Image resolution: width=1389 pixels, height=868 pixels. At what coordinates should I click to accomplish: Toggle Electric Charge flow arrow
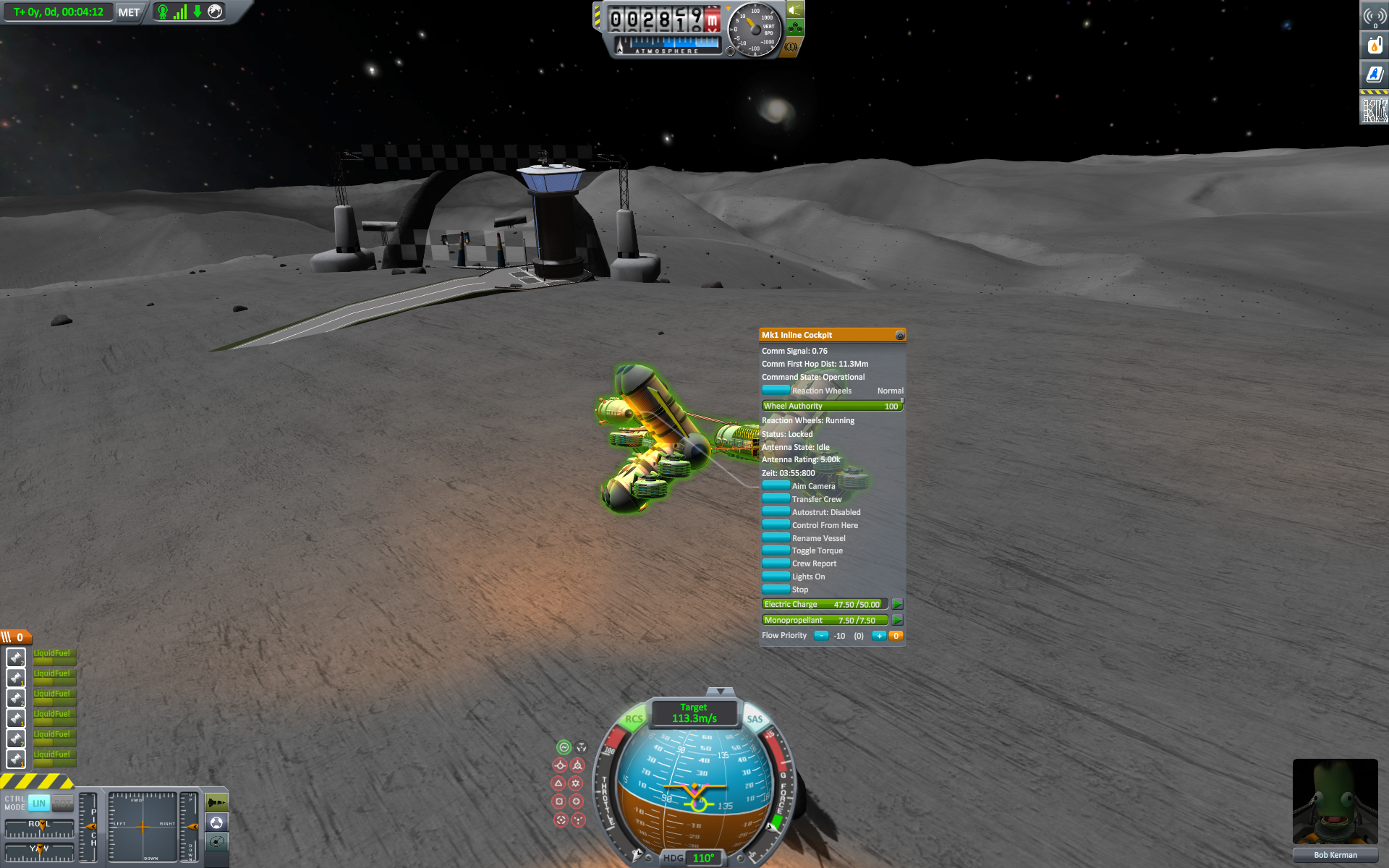[897, 604]
